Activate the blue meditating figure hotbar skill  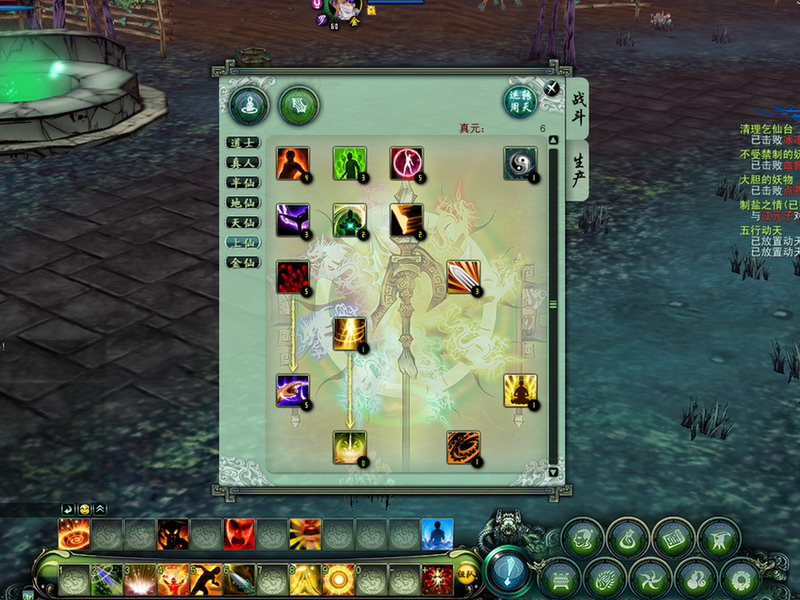[x=437, y=535]
